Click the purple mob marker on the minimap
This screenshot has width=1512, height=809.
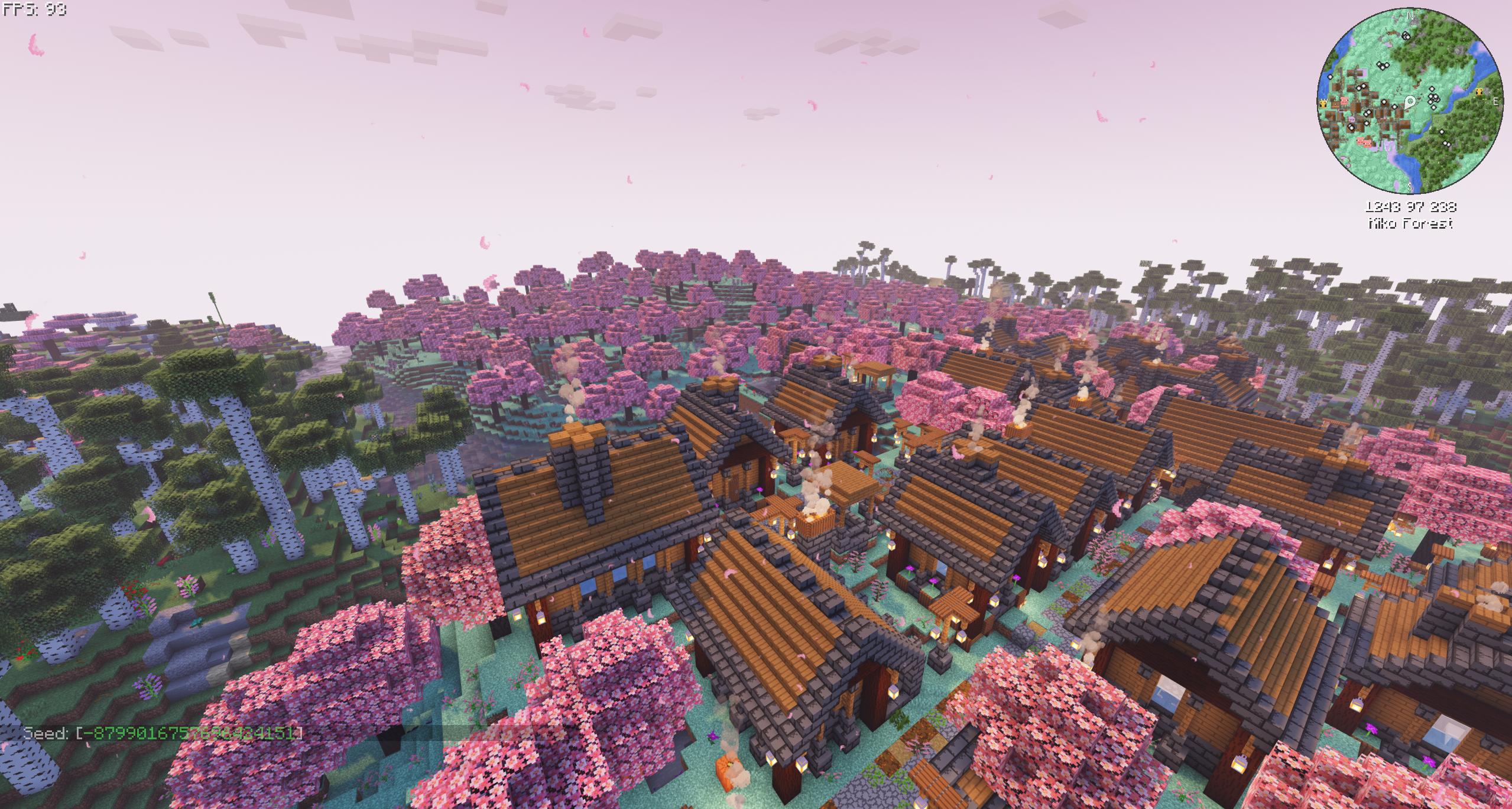1352,119
